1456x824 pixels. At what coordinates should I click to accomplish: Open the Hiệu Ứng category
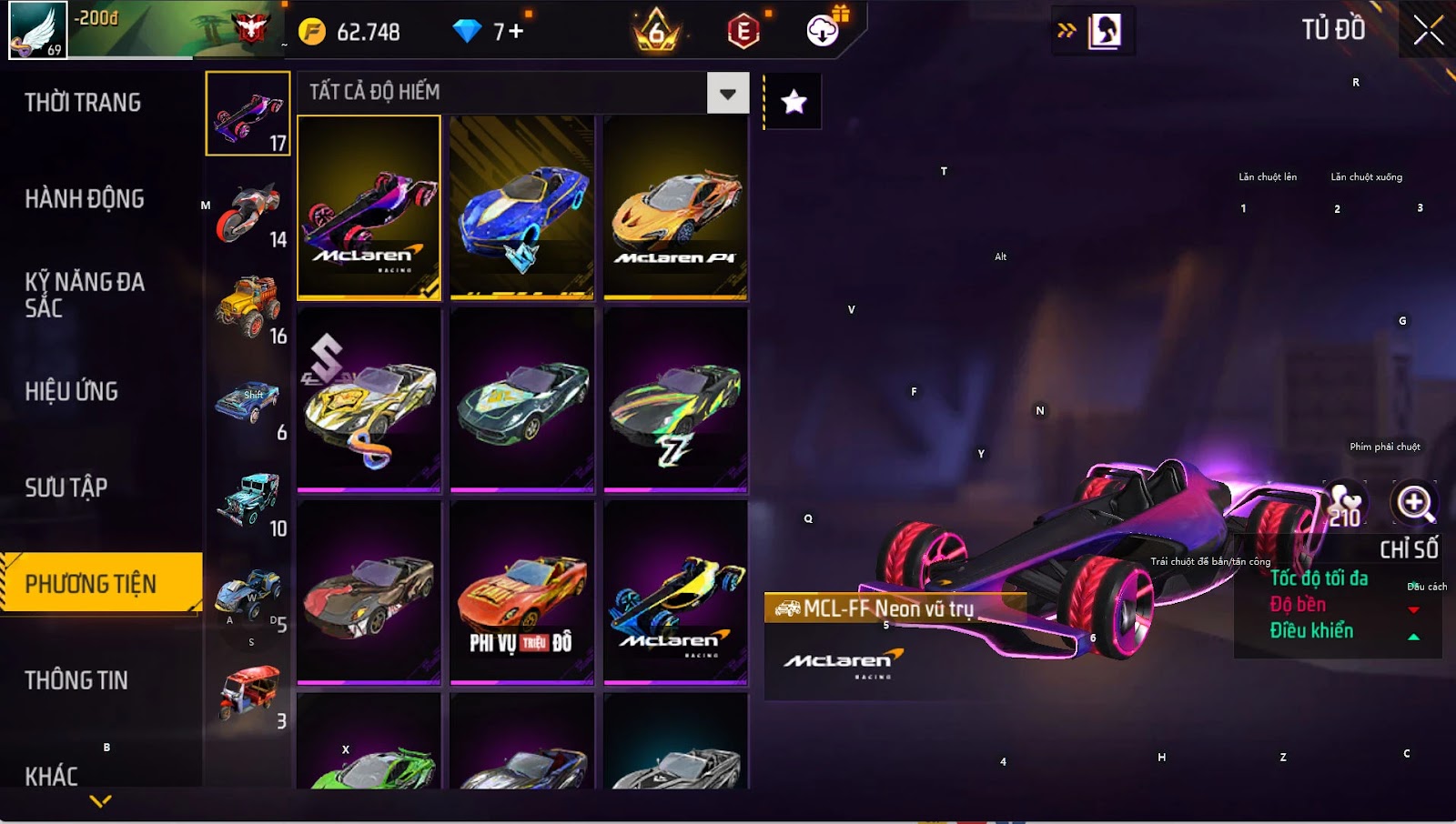click(72, 391)
